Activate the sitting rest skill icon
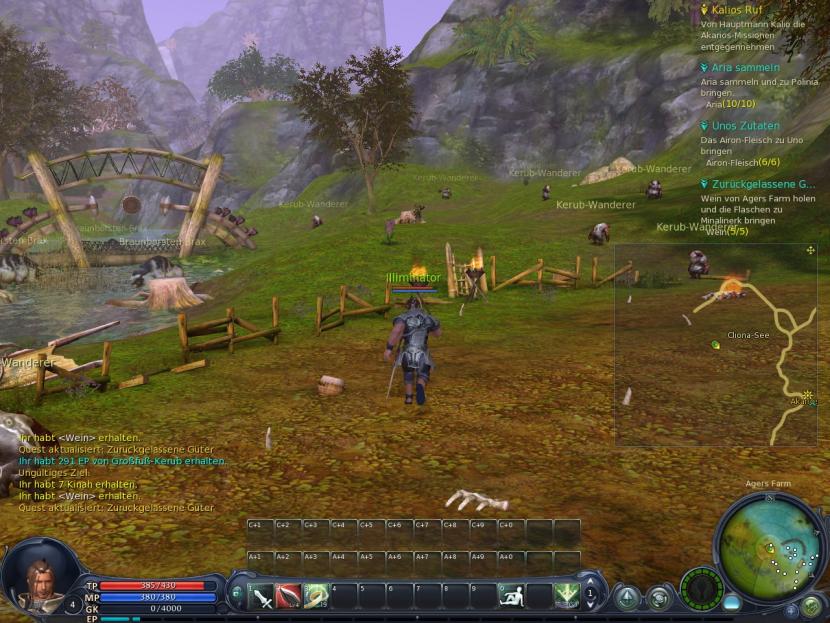Screen dimensions: 830x623 511,596
